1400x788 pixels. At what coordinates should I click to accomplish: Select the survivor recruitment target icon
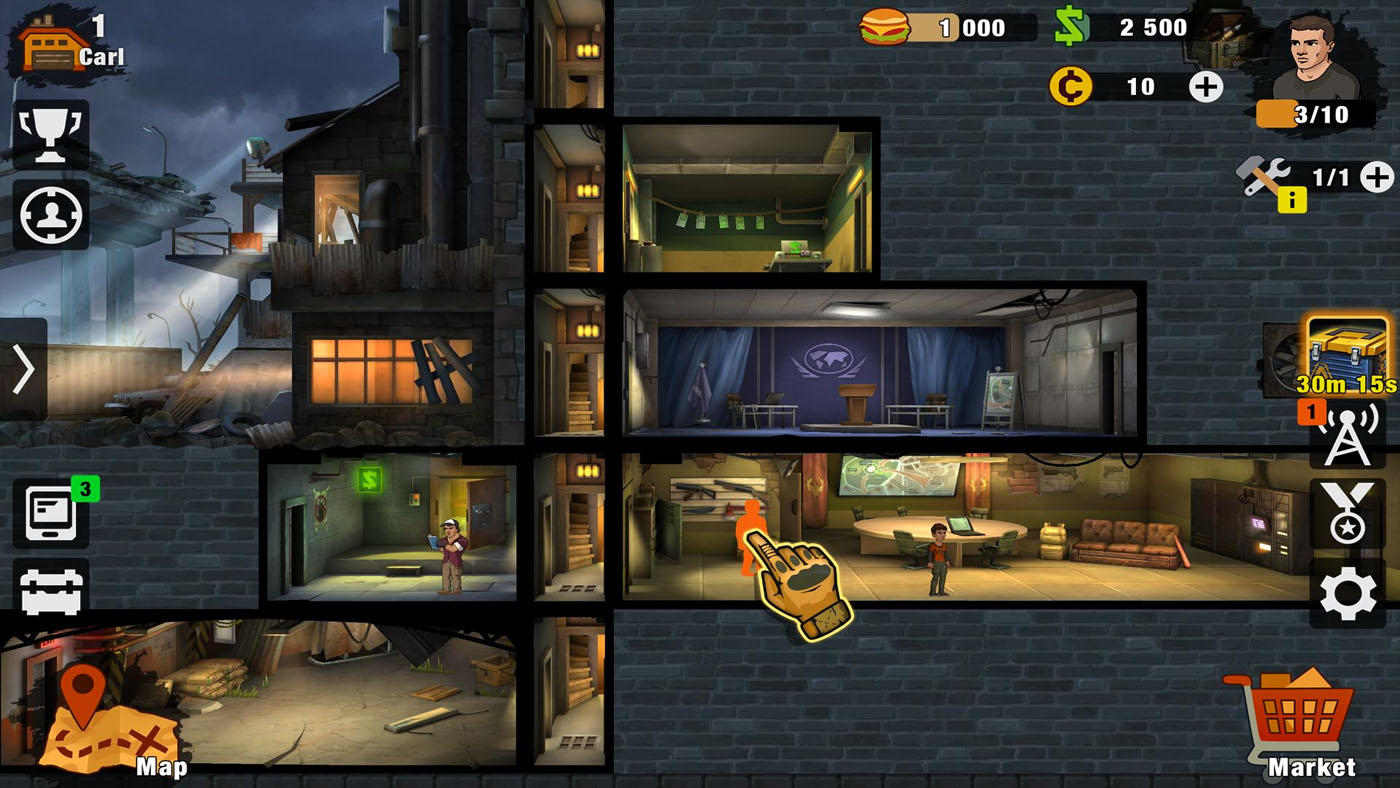[48, 213]
